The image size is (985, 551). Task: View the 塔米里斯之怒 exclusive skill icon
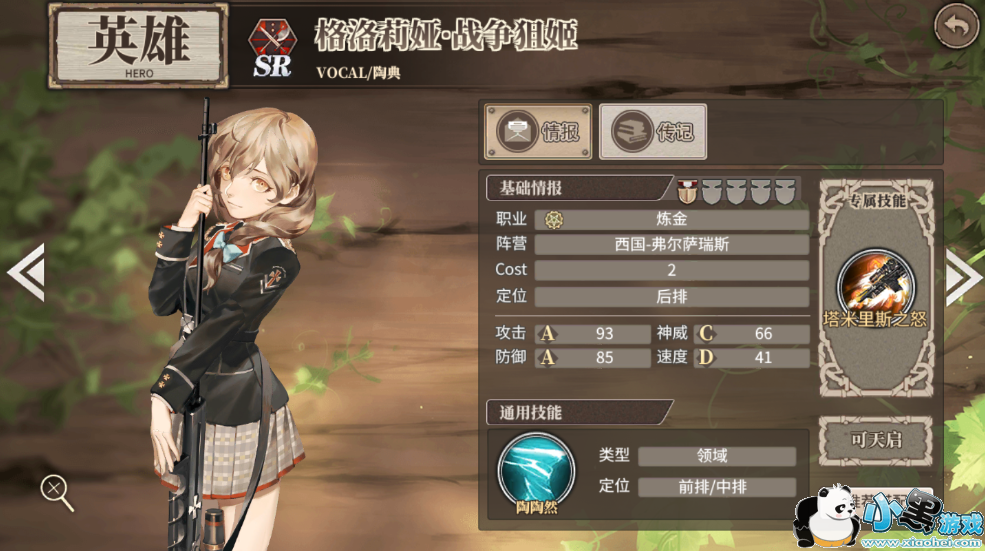[x=869, y=281]
